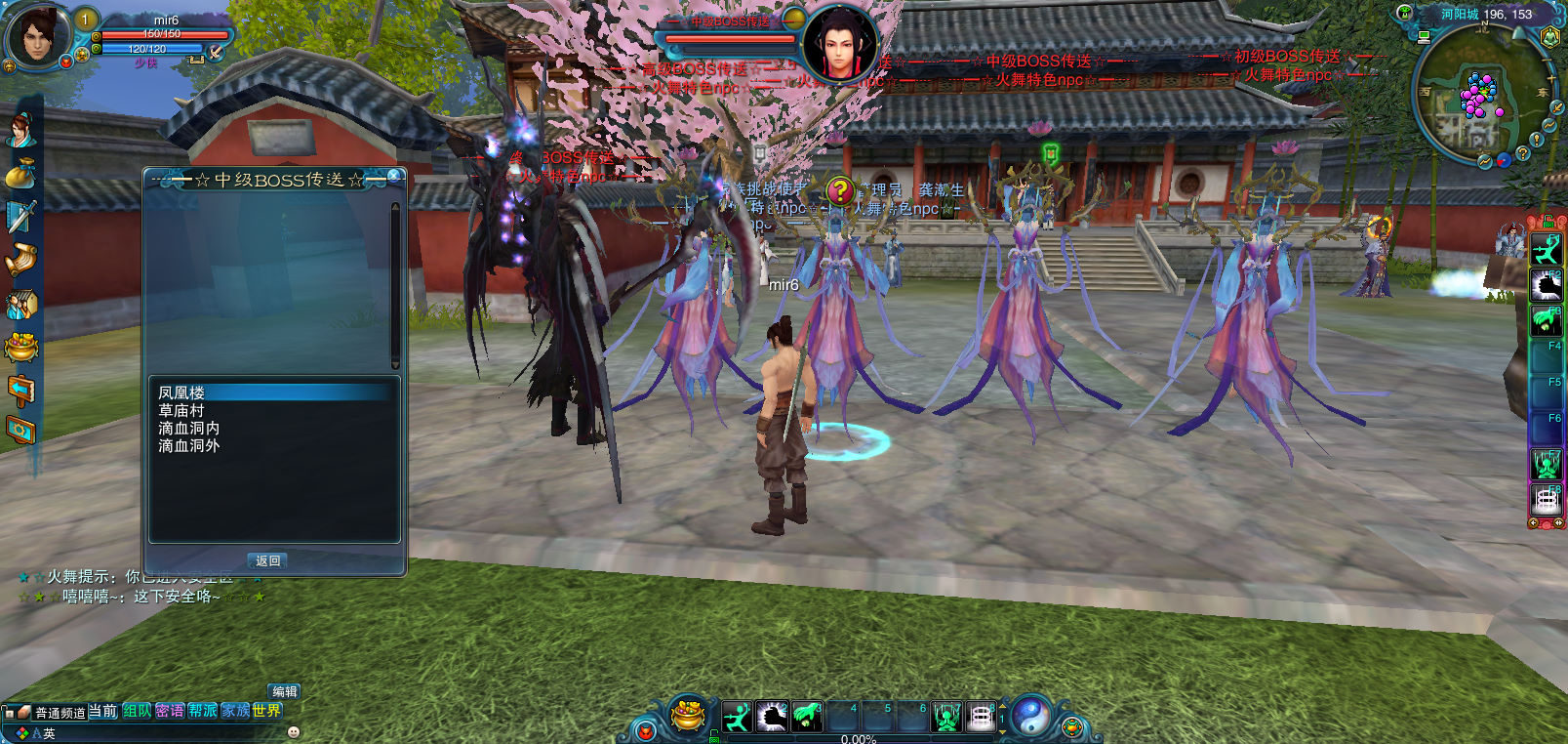
Task: Select the 滴血洞外 teleport option
Action: [189, 445]
